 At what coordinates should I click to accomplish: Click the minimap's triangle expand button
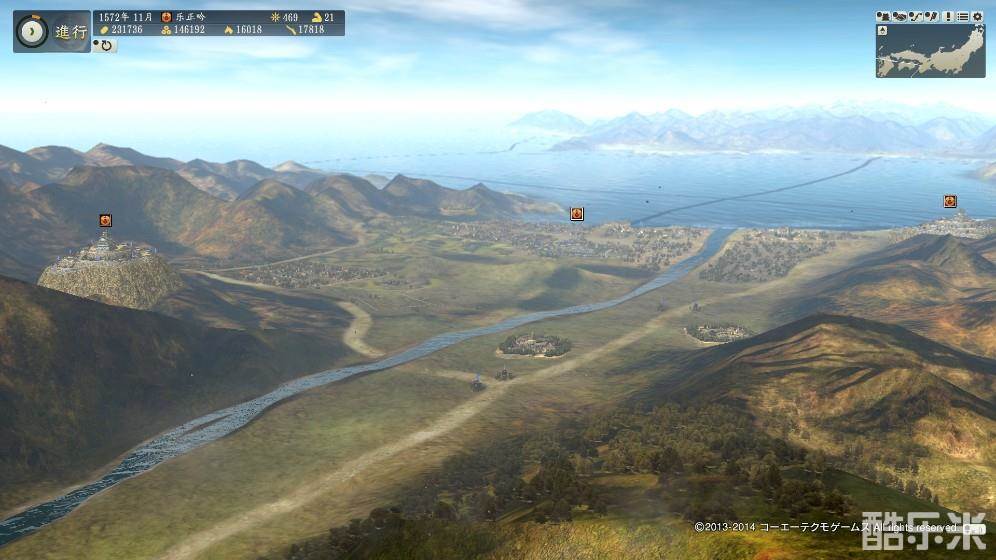(882, 30)
